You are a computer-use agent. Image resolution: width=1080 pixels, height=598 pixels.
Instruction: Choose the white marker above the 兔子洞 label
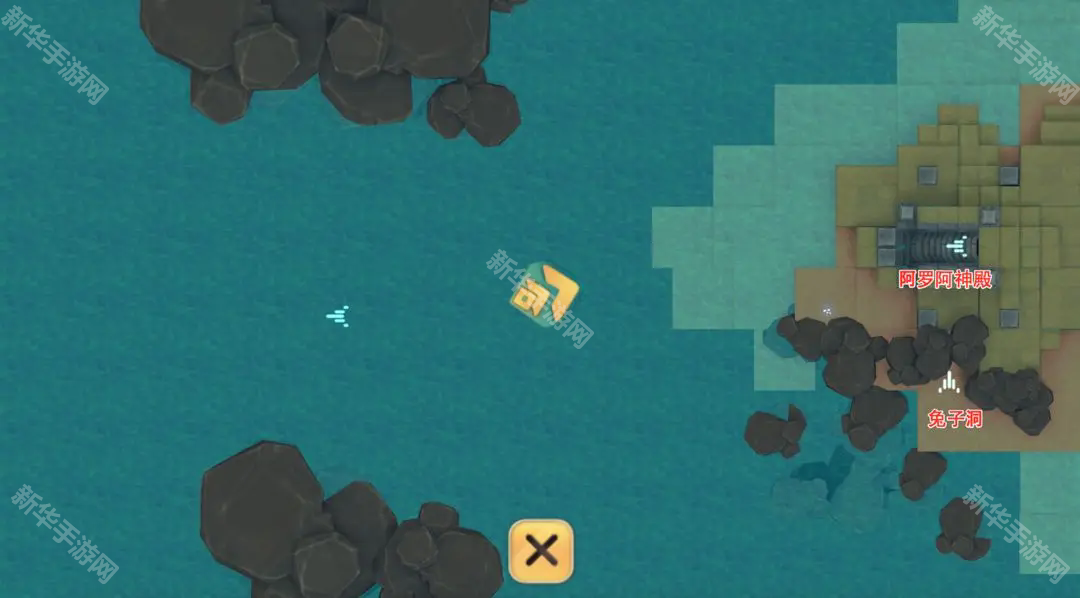point(949,382)
